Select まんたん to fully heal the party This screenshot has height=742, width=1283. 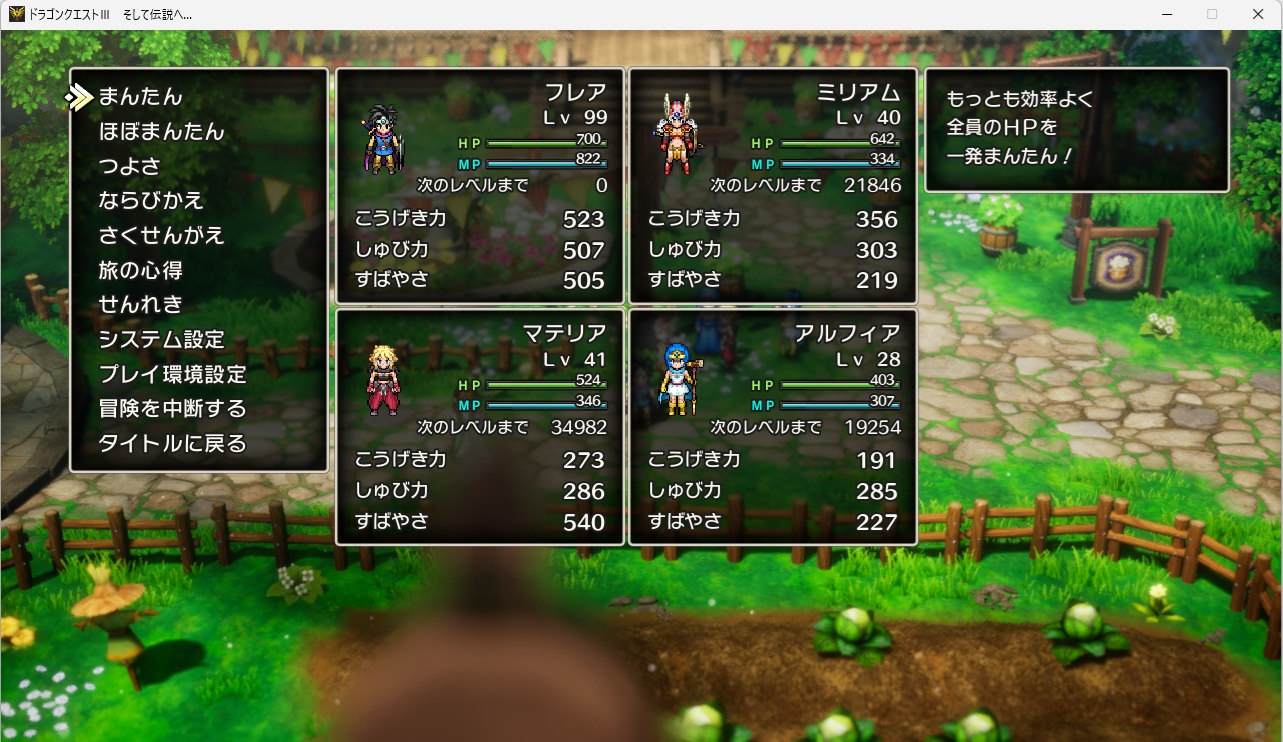coord(140,97)
